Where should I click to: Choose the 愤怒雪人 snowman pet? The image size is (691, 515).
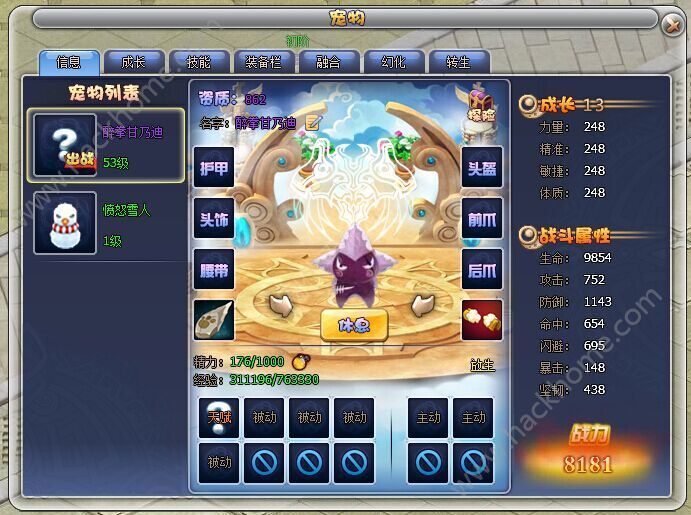109,225
